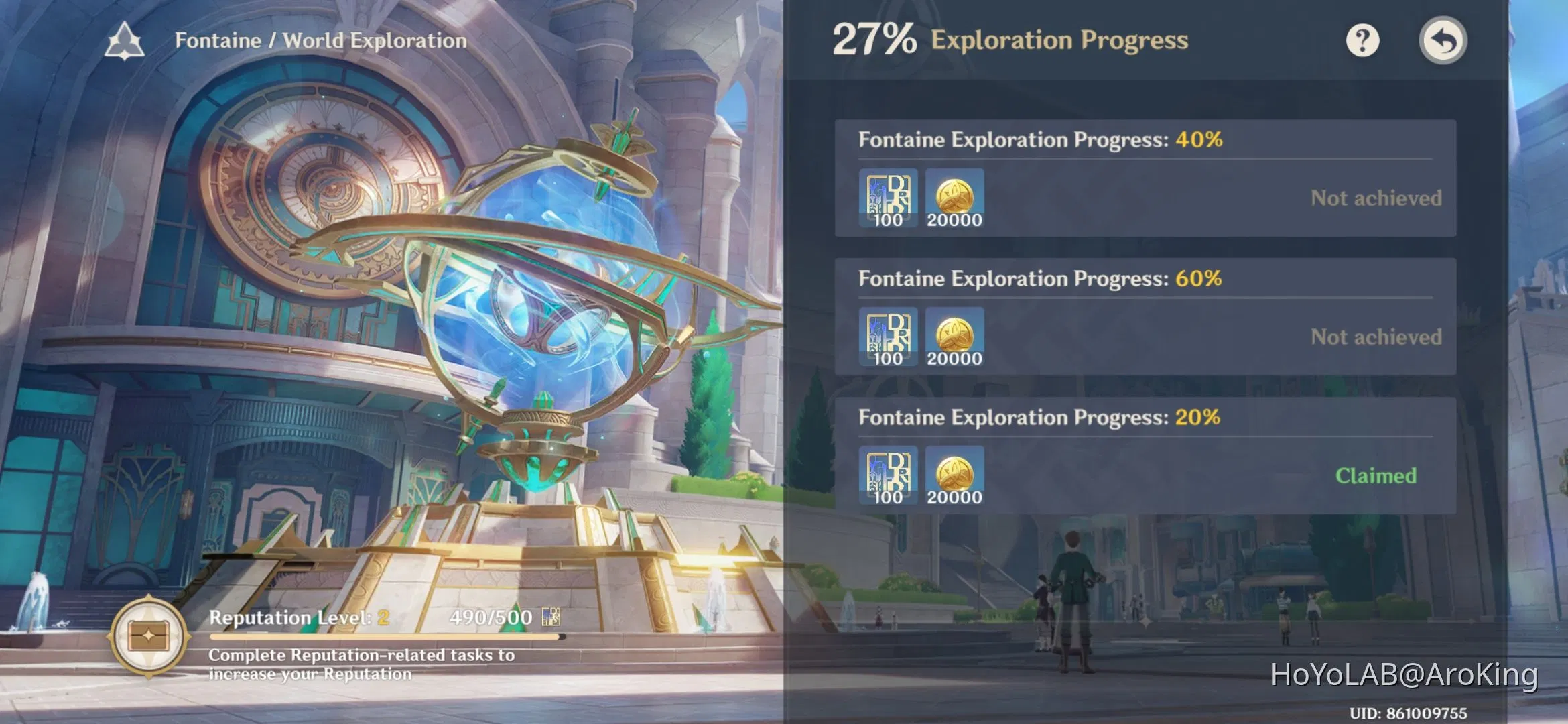This screenshot has width=1568, height=724.
Task: Select the Fontaine / World Exploration header
Action: [x=320, y=39]
